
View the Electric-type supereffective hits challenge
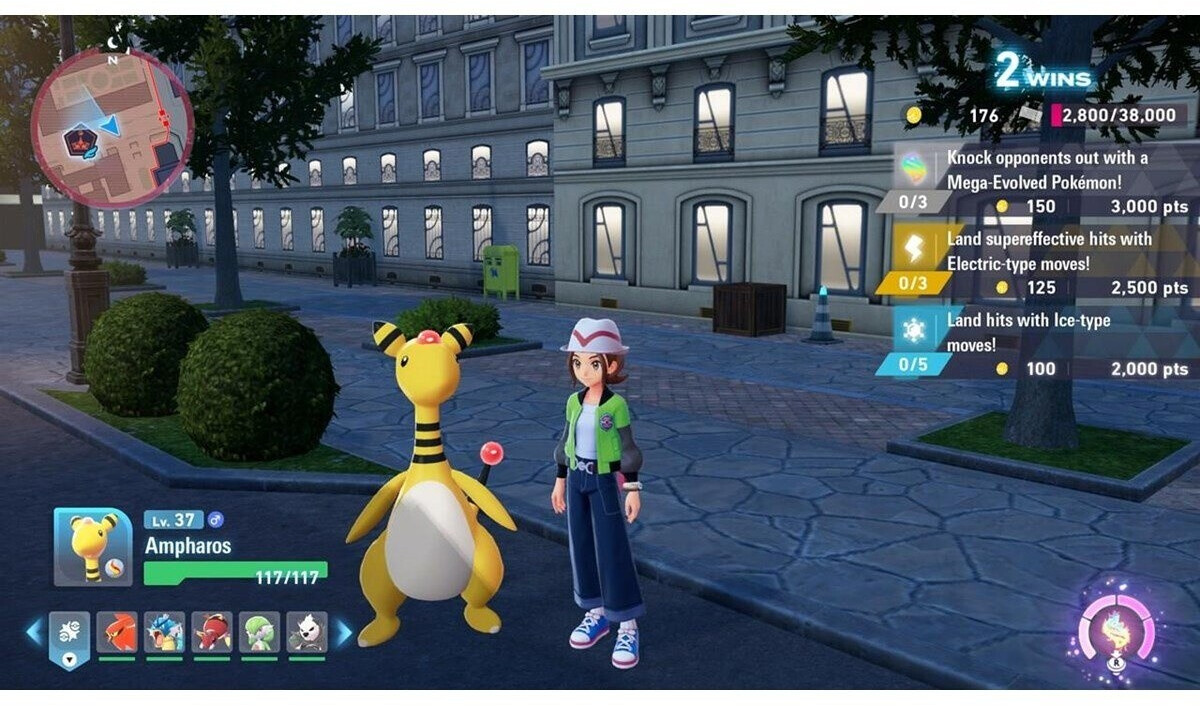tap(1040, 263)
